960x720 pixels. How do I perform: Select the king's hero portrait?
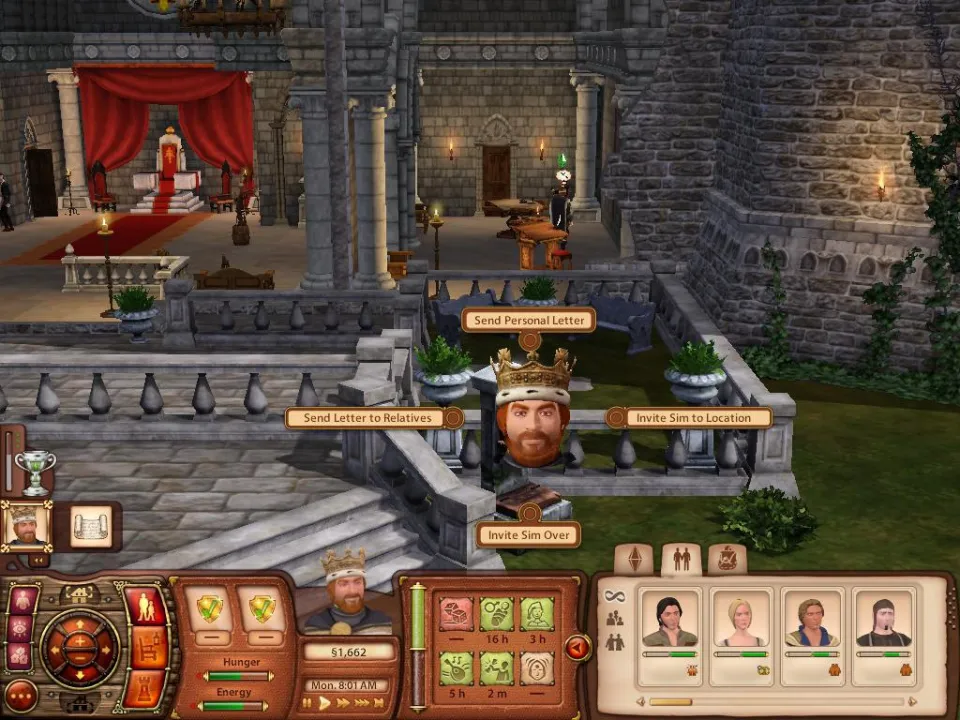(25, 525)
